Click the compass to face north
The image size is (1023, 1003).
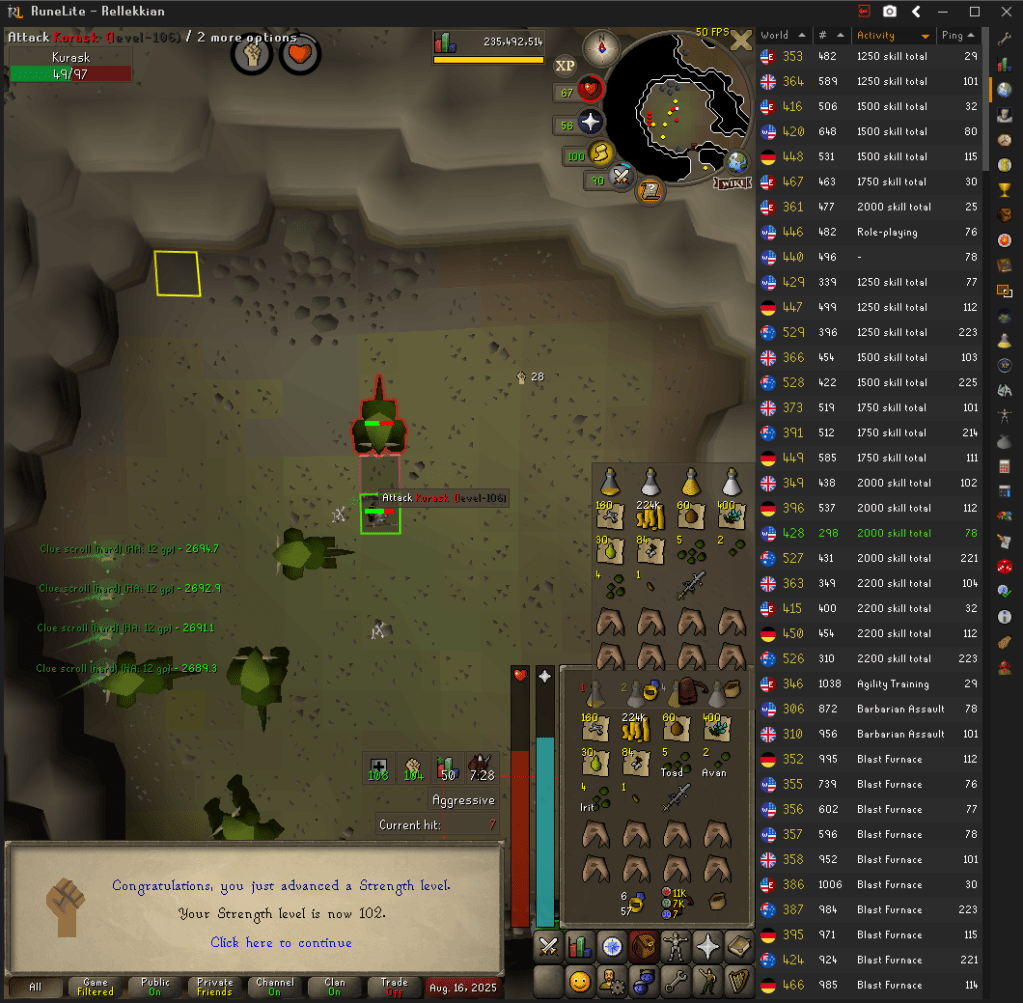pos(604,45)
